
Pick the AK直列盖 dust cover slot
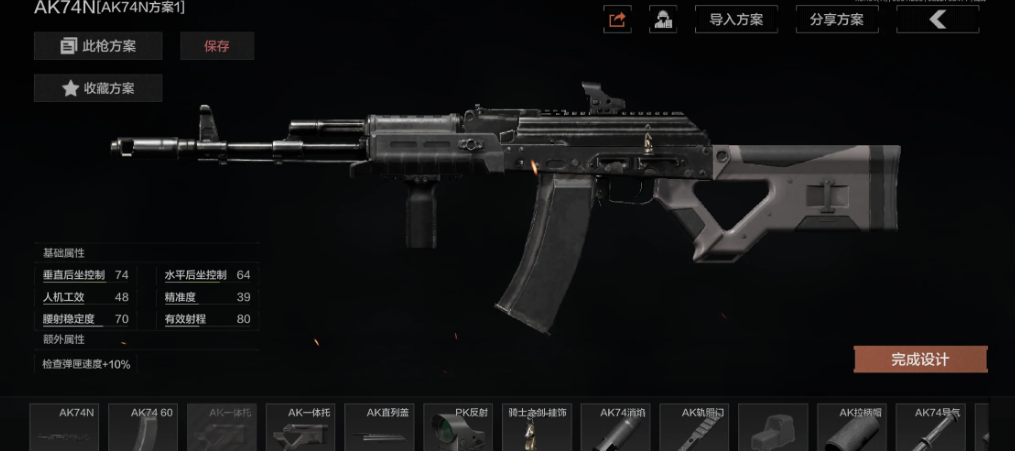pos(379,427)
